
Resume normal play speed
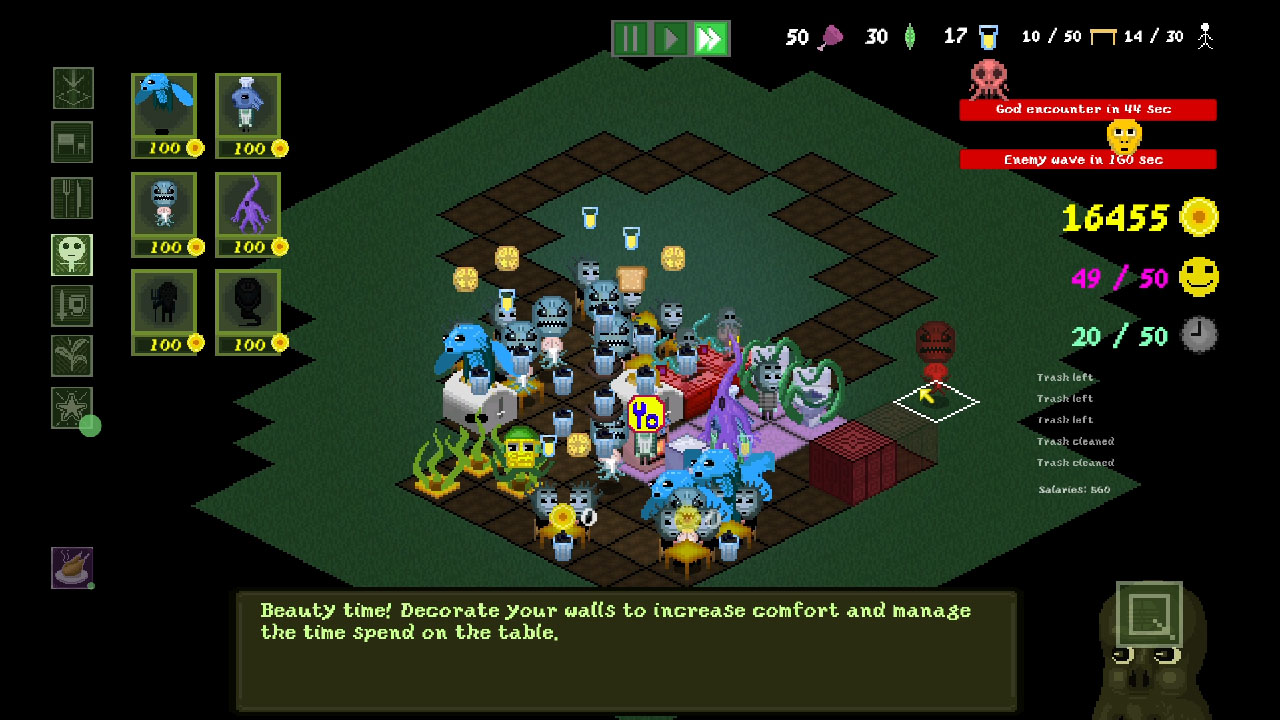coord(668,36)
